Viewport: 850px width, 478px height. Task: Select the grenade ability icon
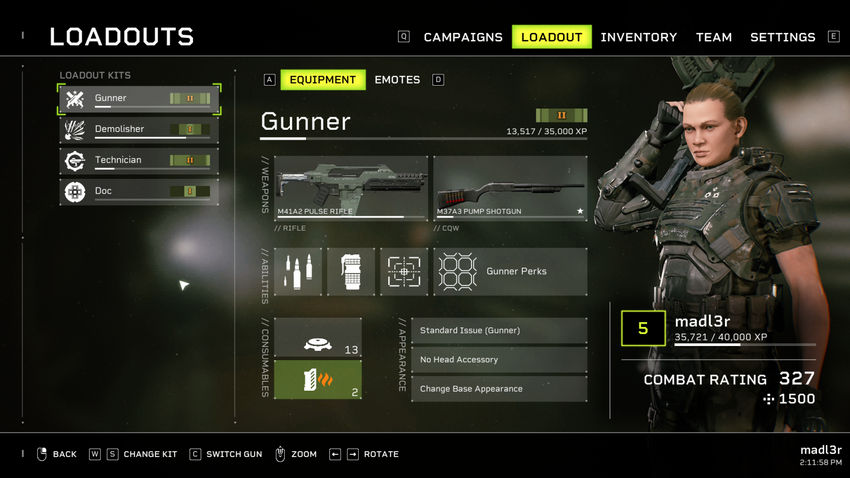(351, 272)
